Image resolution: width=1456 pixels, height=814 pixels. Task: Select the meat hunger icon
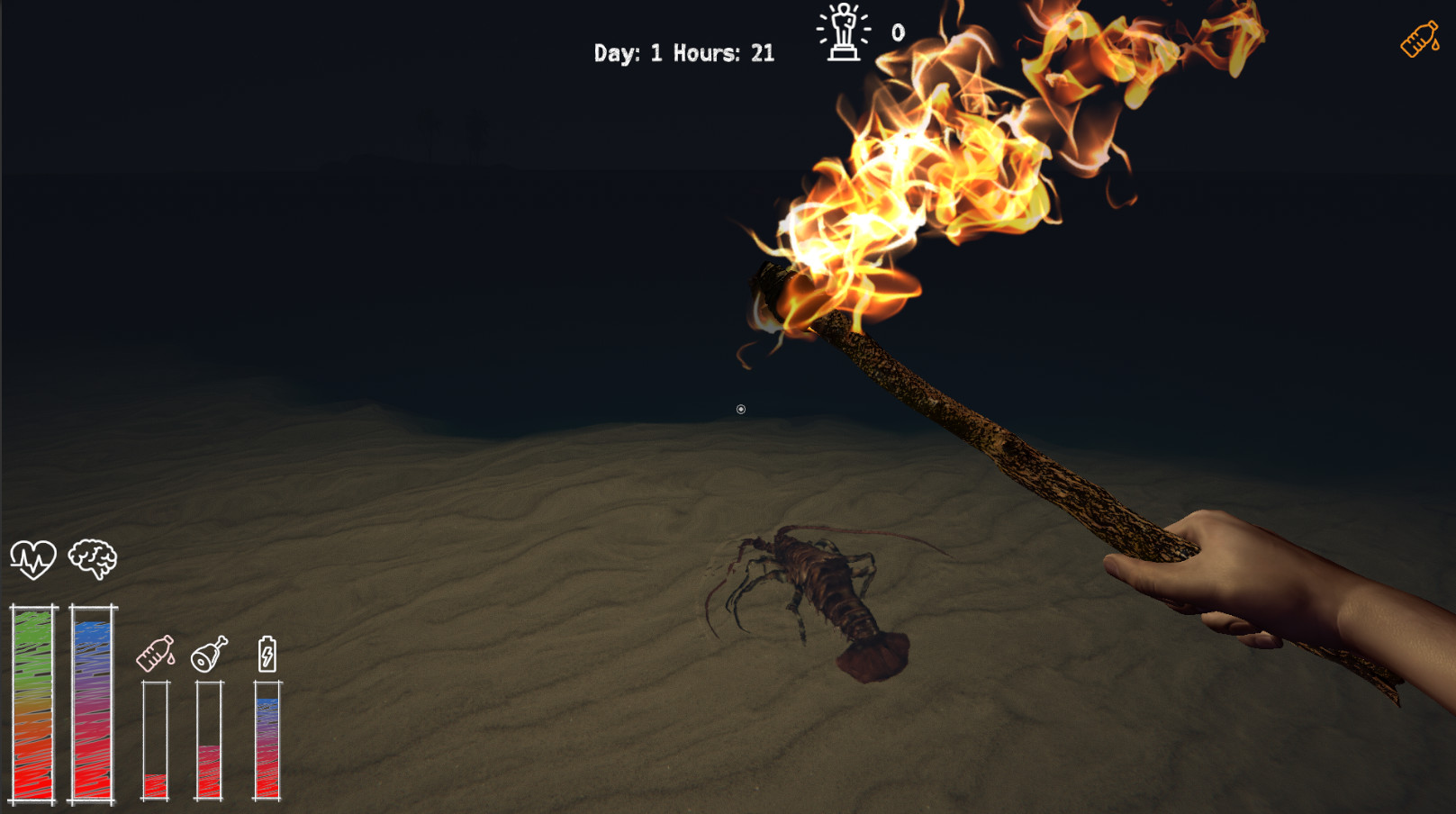pyautogui.click(x=209, y=654)
